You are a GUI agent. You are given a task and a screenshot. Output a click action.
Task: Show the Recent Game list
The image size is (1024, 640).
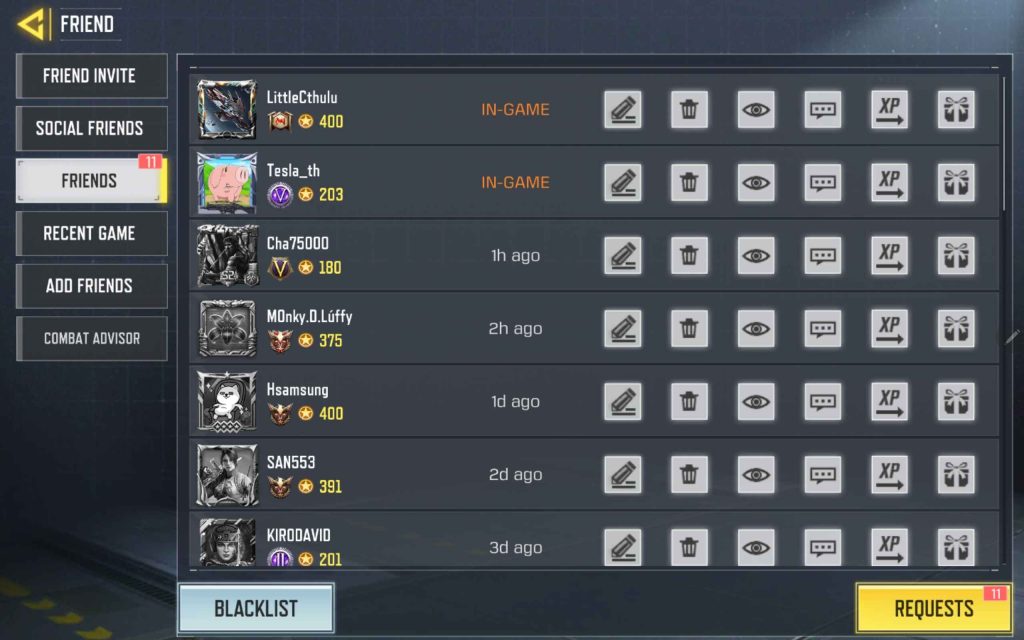[x=90, y=233]
